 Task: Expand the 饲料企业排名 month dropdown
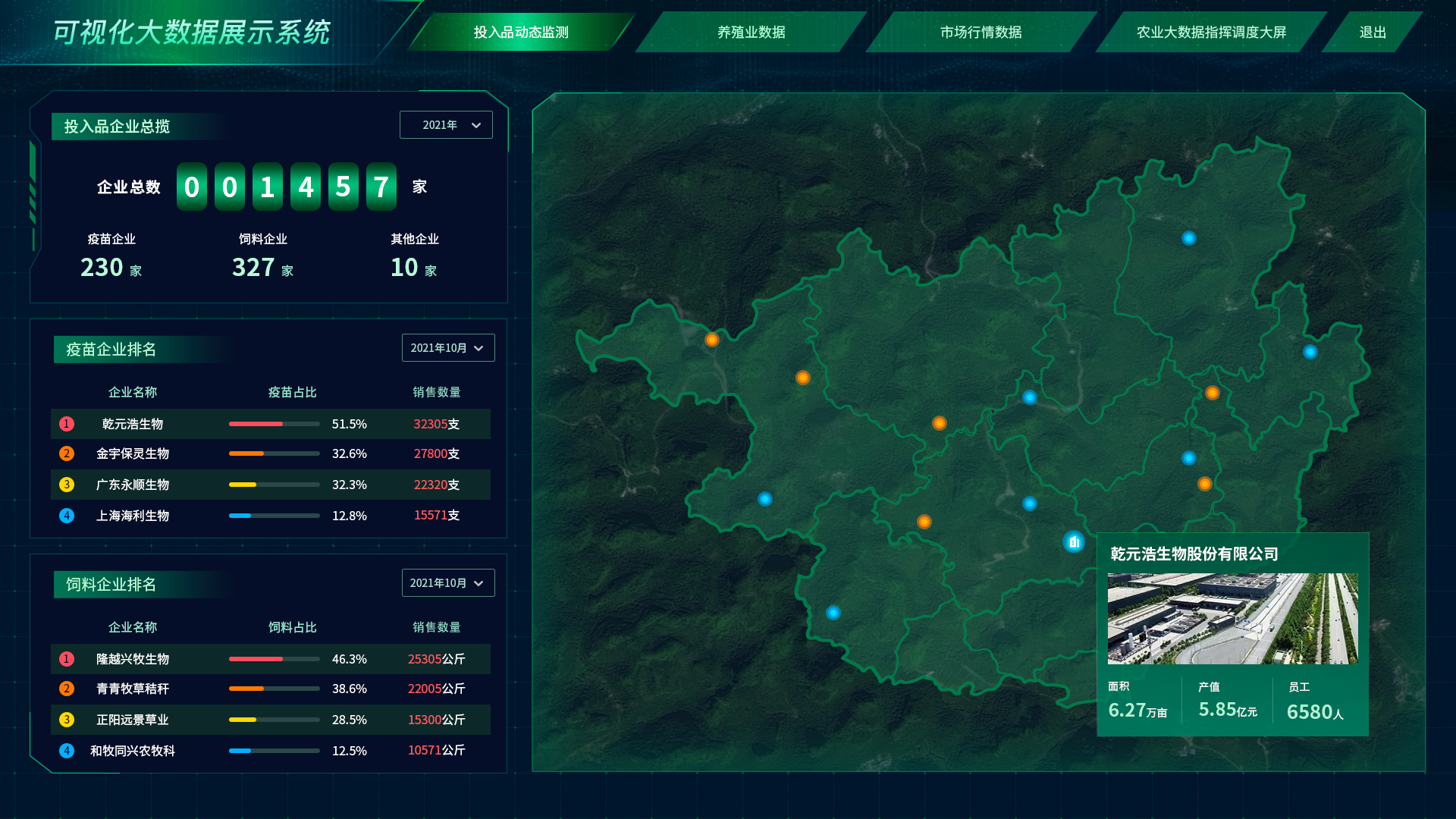click(x=447, y=583)
